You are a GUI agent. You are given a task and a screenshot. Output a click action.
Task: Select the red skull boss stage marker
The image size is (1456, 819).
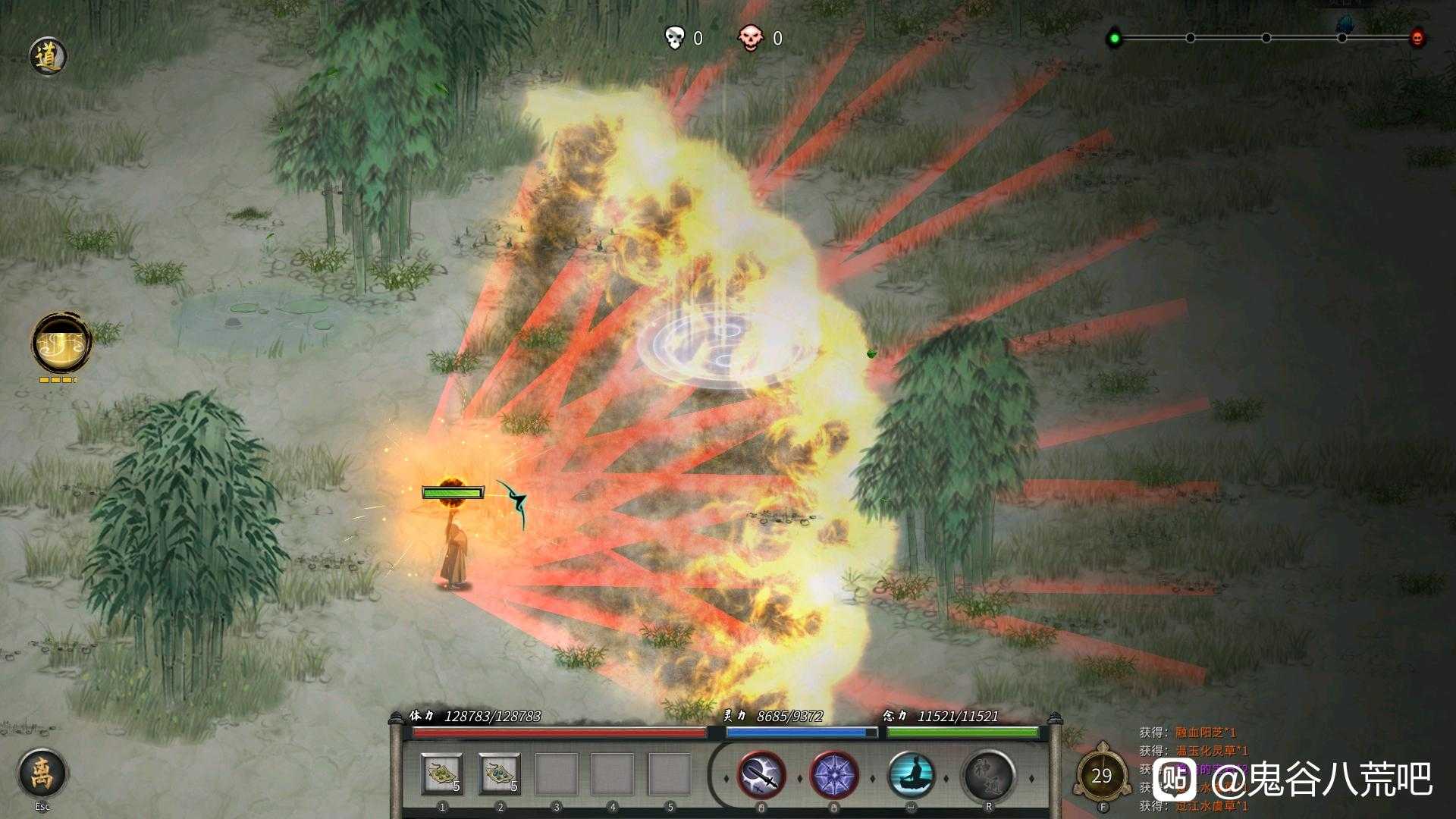pos(1417,38)
